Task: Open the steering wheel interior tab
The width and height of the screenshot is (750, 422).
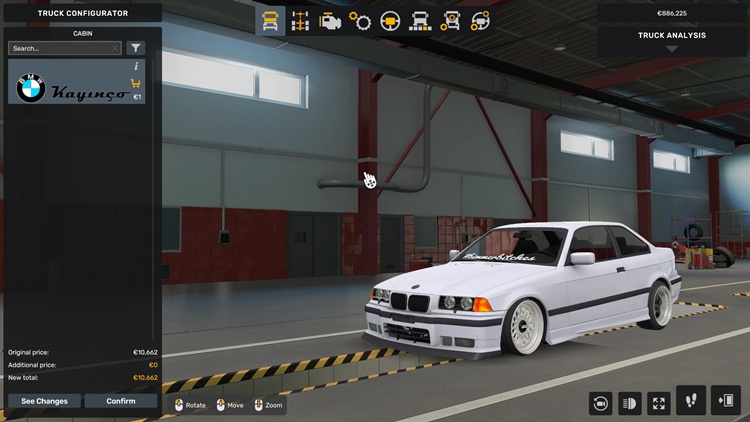Action: click(390, 20)
